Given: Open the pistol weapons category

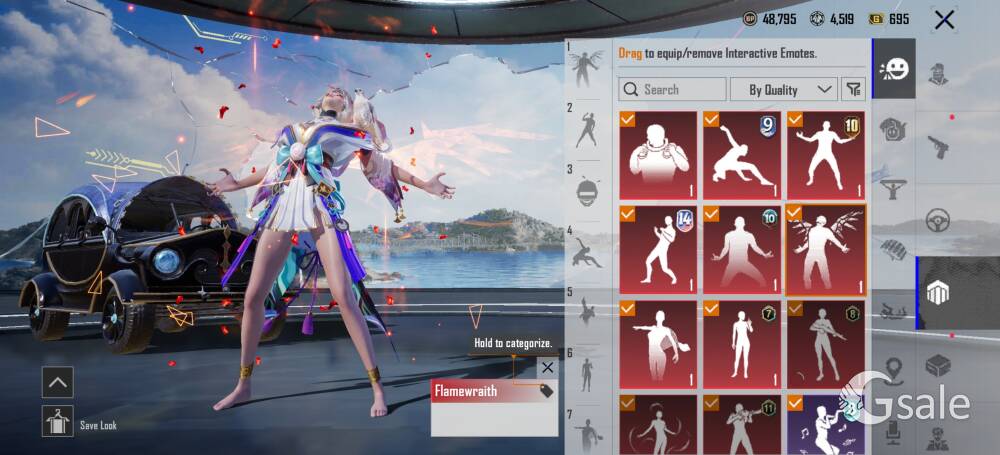Looking at the screenshot, I should [x=938, y=146].
